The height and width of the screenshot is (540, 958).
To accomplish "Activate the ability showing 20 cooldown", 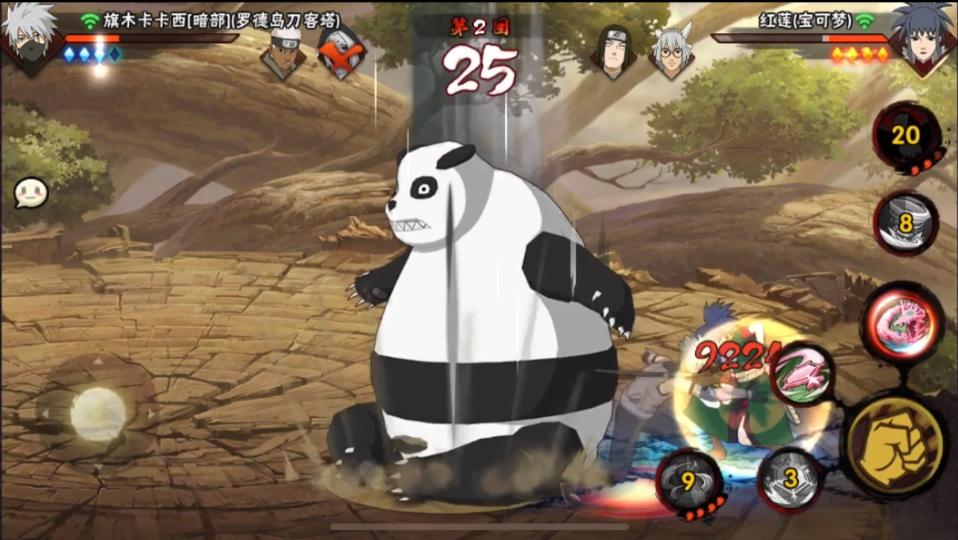I will [906, 137].
